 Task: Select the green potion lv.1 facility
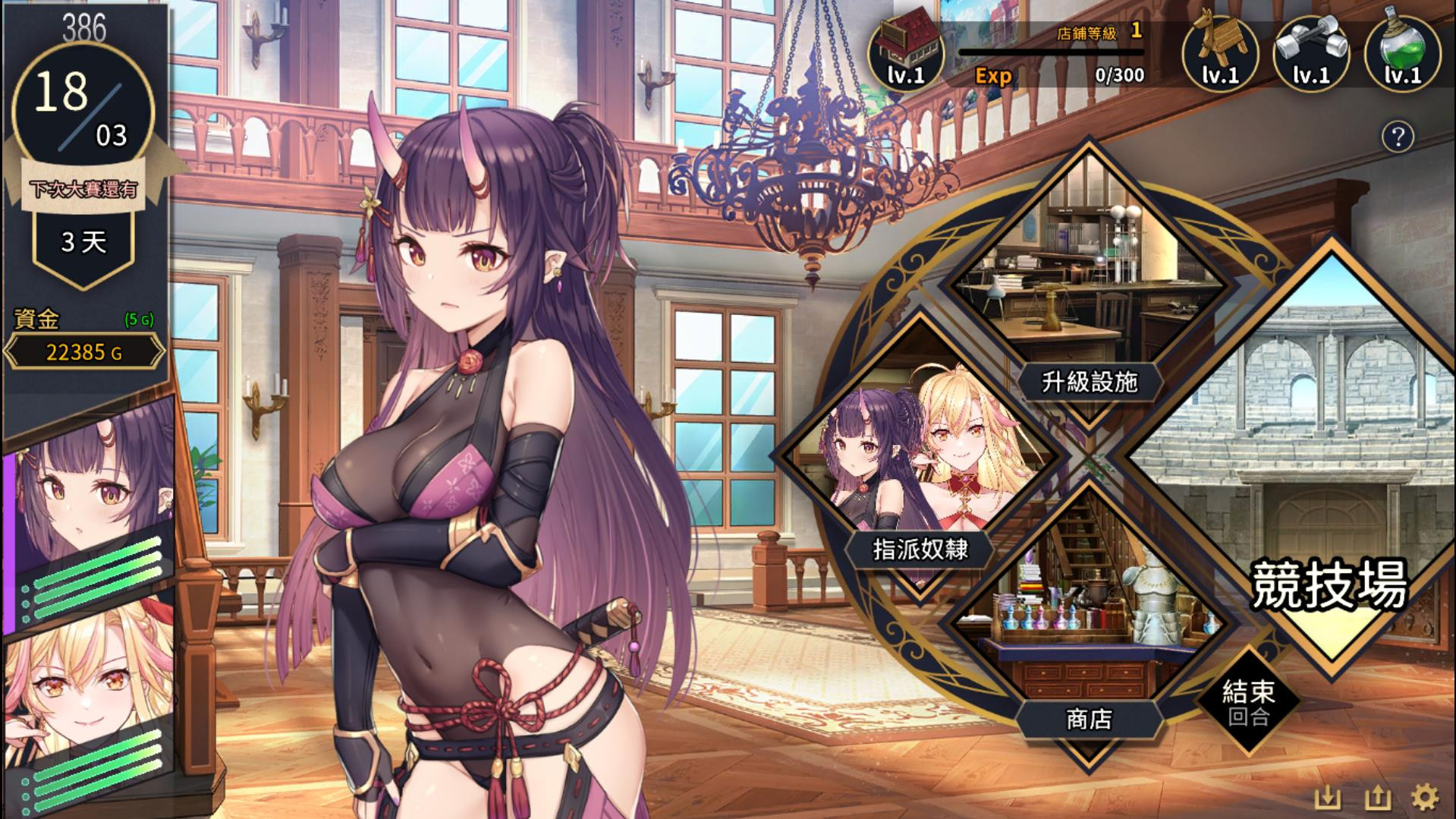pyautogui.click(x=1402, y=53)
